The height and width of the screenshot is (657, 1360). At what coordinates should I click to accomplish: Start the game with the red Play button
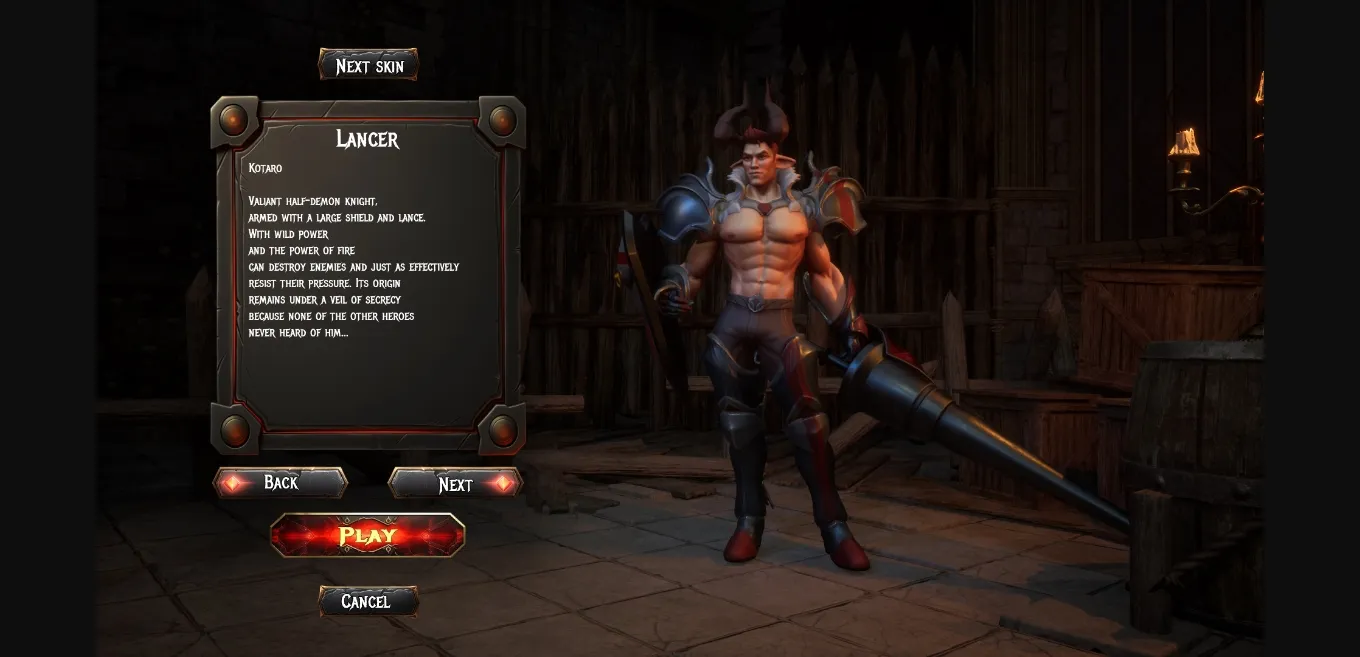[x=368, y=535]
